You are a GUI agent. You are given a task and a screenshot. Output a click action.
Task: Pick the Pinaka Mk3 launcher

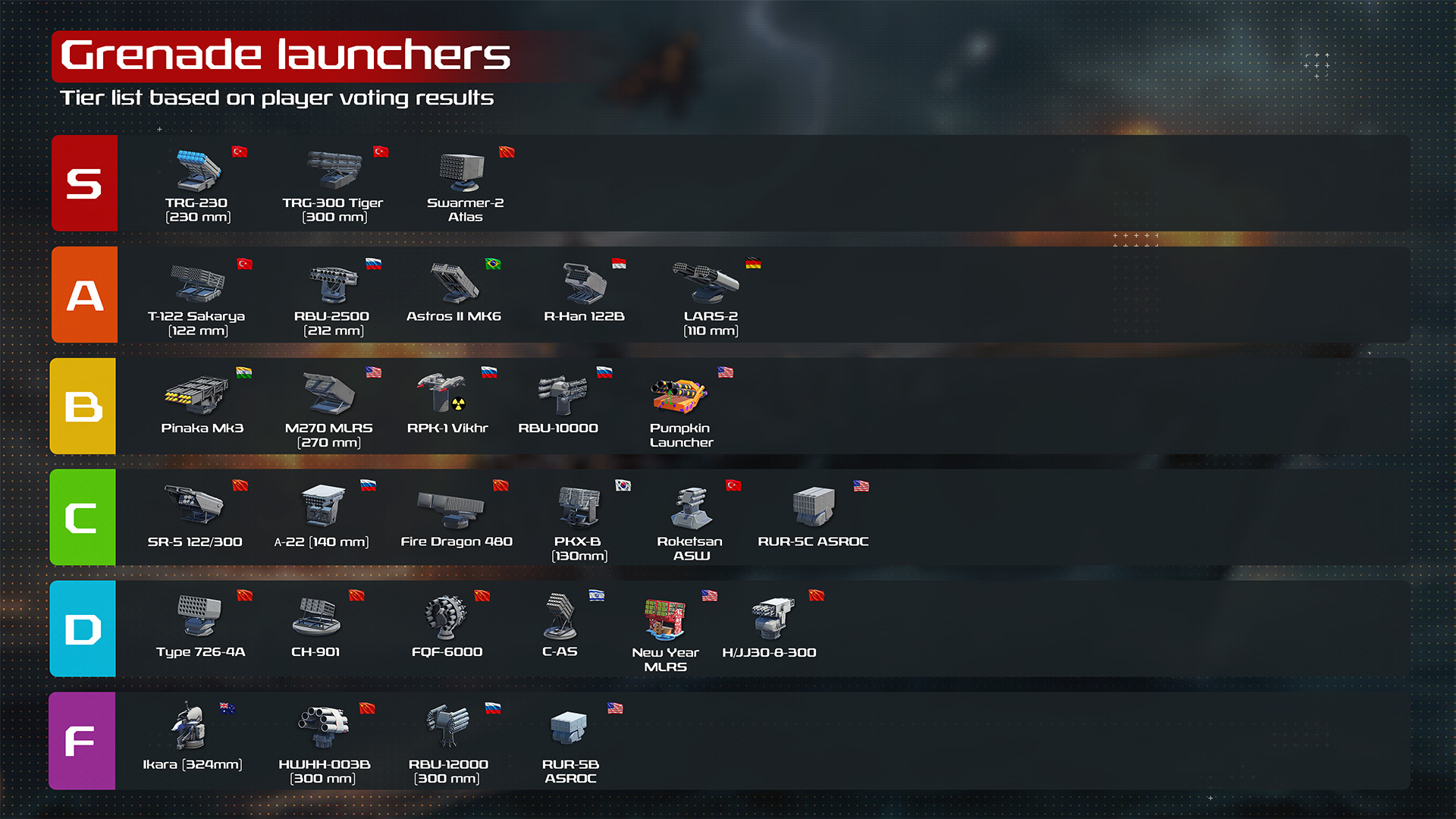pyautogui.click(x=196, y=394)
